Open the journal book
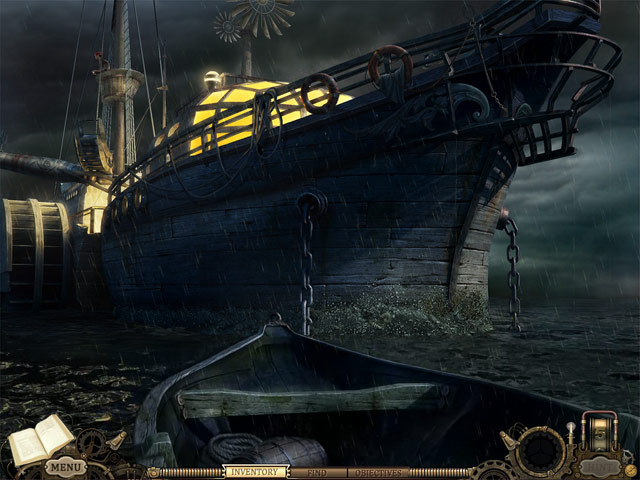The height and width of the screenshot is (480, 640). (x=40, y=439)
